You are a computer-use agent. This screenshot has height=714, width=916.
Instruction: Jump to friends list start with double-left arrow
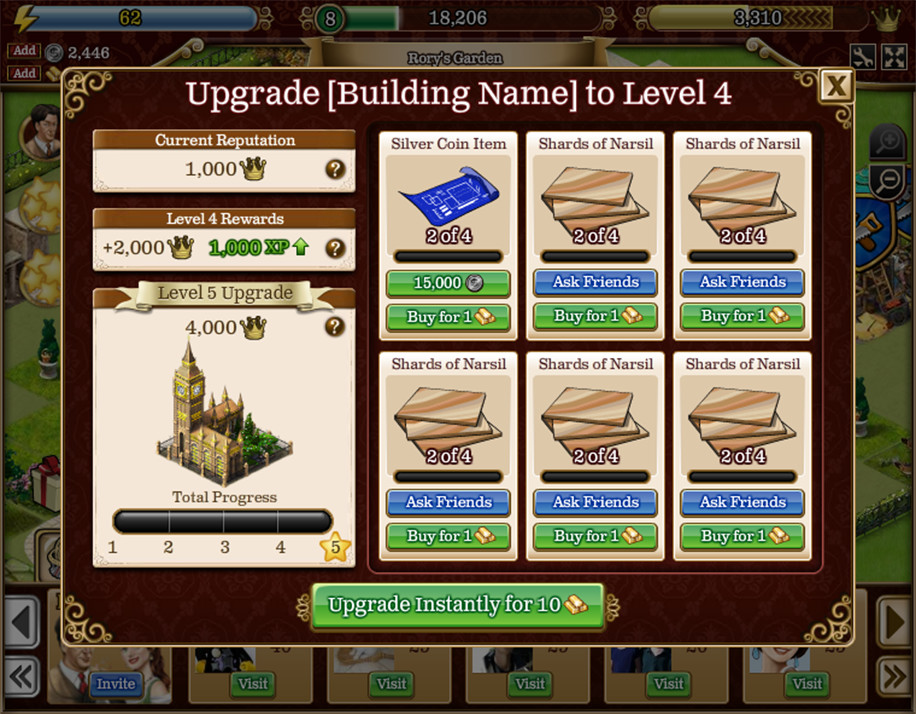(21, 675)
